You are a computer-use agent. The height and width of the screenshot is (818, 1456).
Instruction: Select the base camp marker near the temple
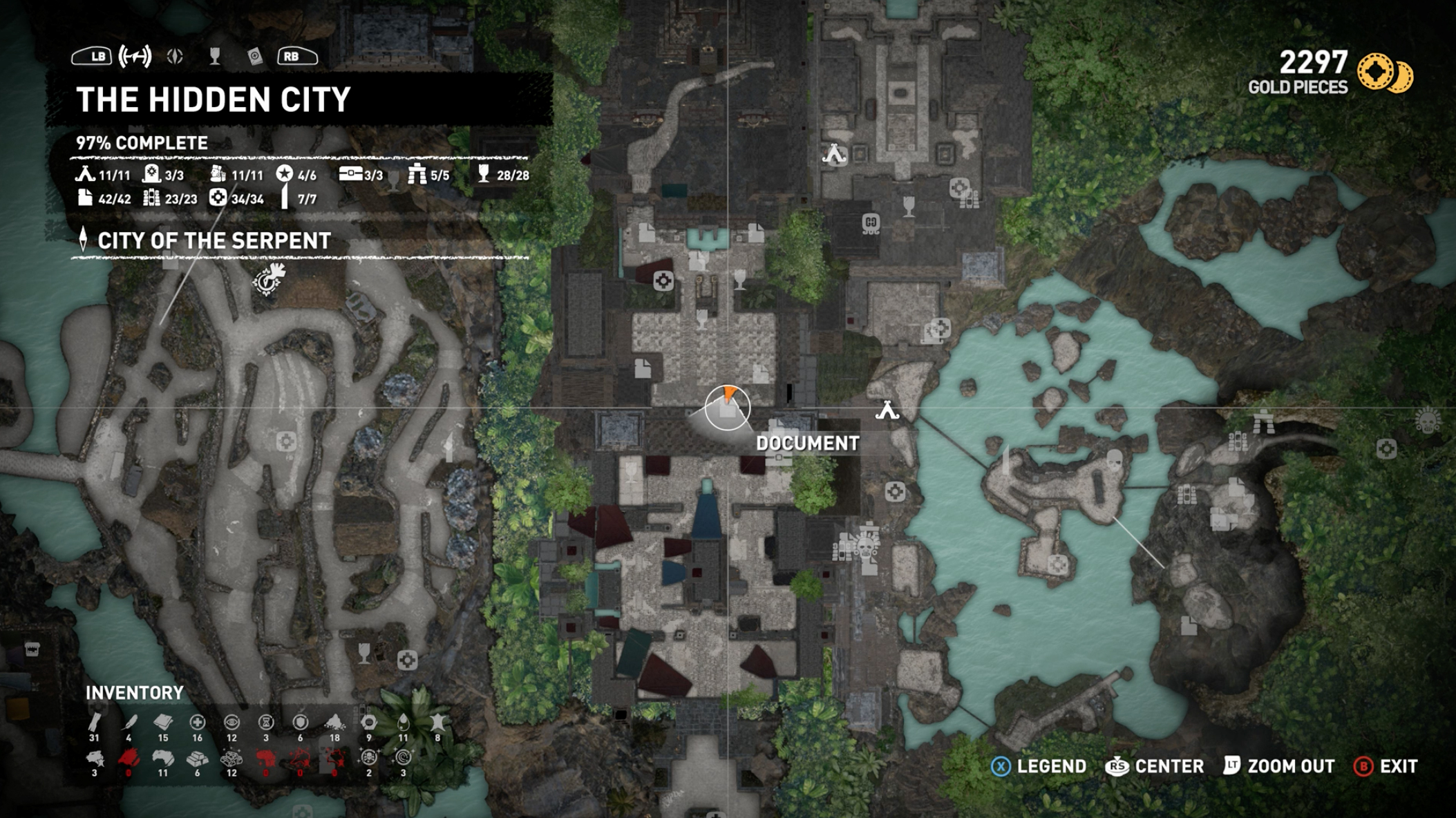tap(834, 154)
